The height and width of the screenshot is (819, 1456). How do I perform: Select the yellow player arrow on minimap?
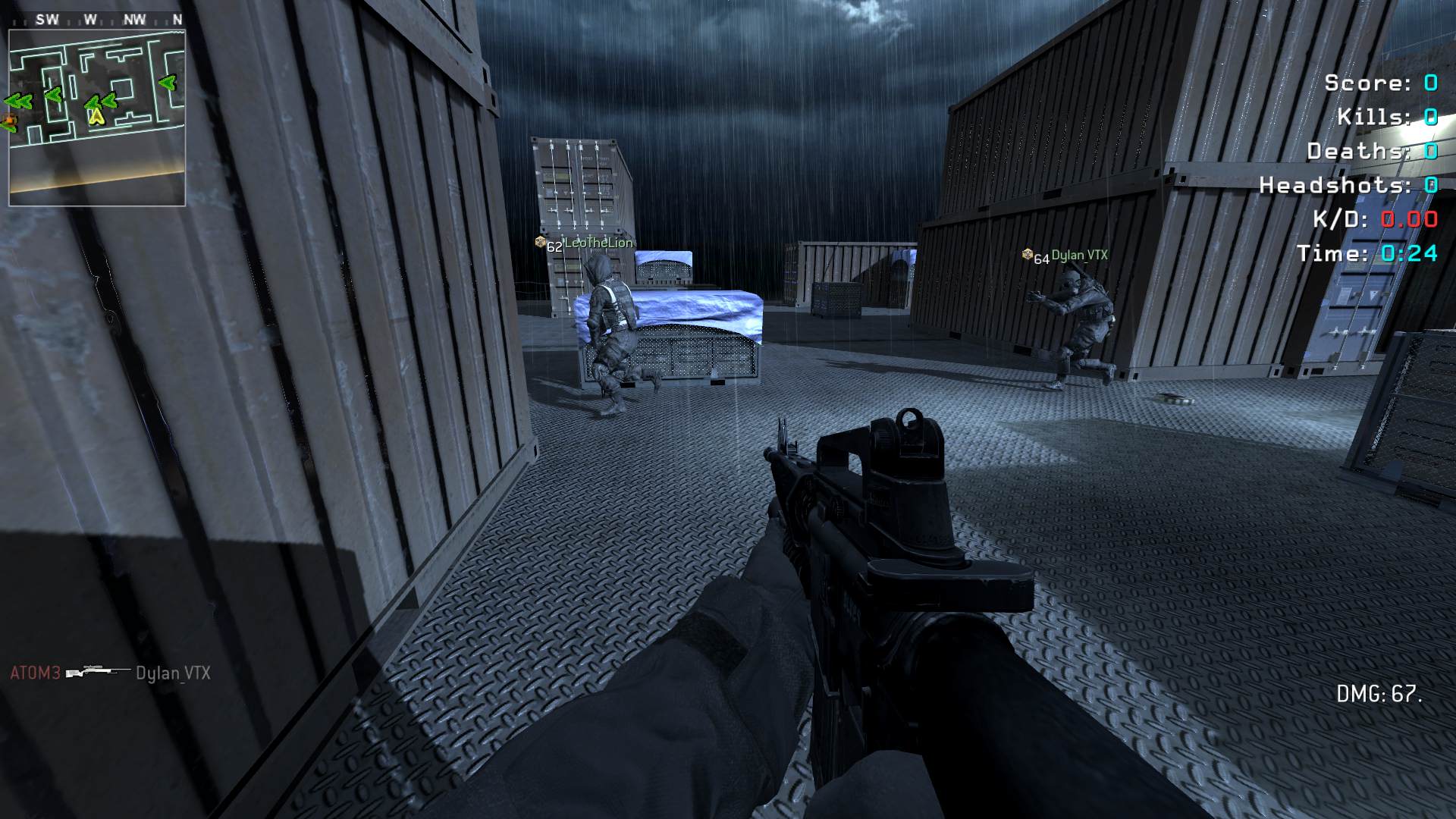pyautogui.click(x=96, y=116)
